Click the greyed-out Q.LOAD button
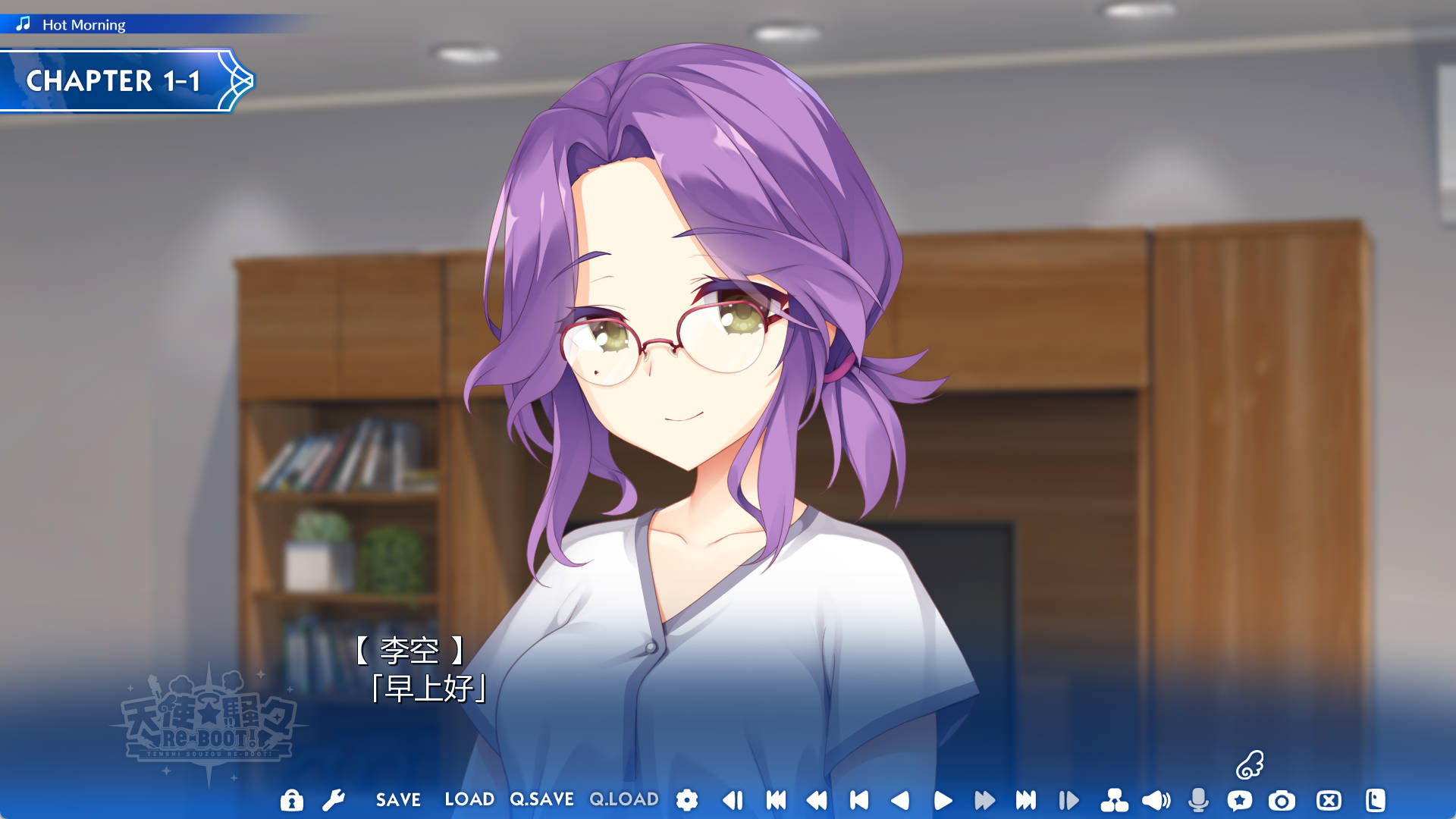The height and width of the screenshot is (819, 1456). (x=624, y=800)
